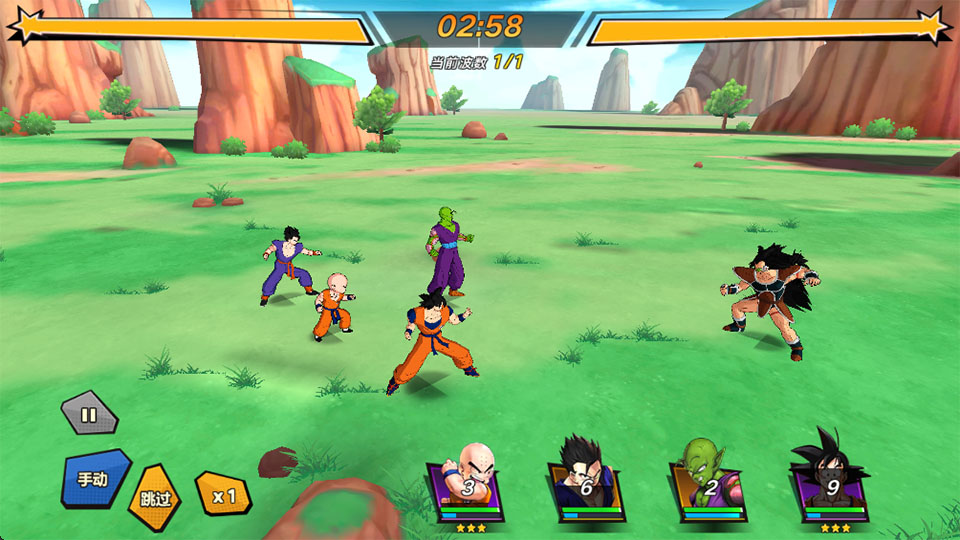This screenshot has height=540, width=960.
Task: Tap the 跳过 skip button
Action: pos(154,496)
